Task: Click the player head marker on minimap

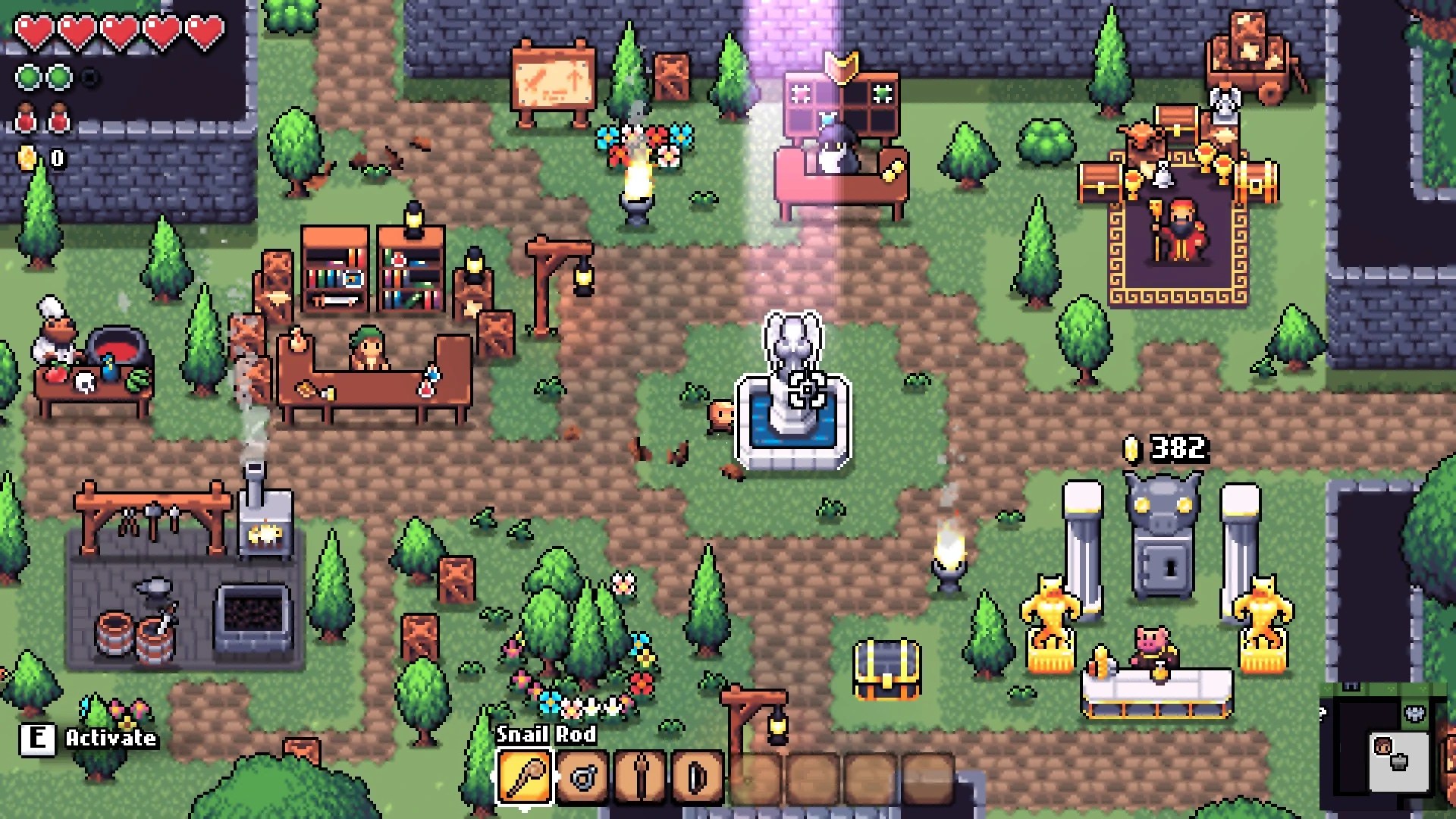Action: [1383, 747]
